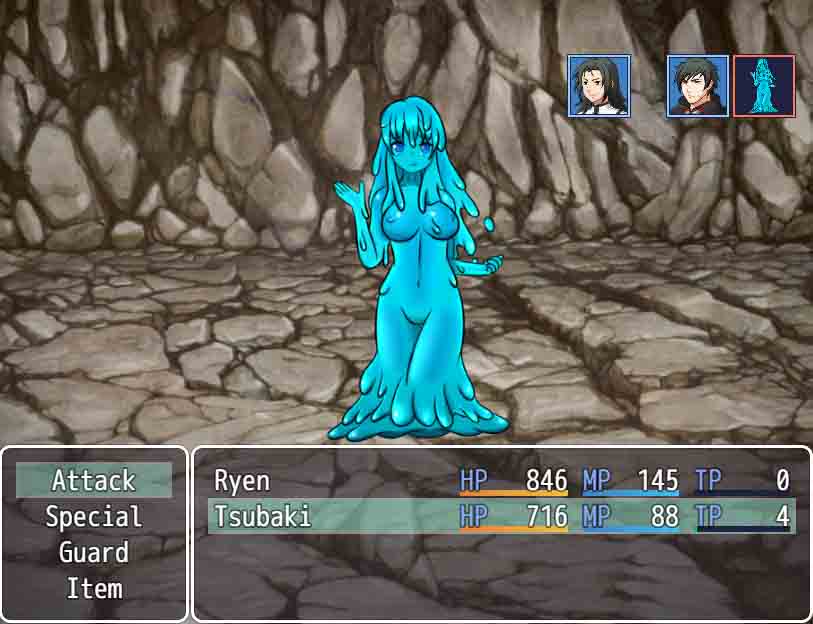Click Tsubaki's highlighted status row
813x624 pixels.
tap(500, 517)
